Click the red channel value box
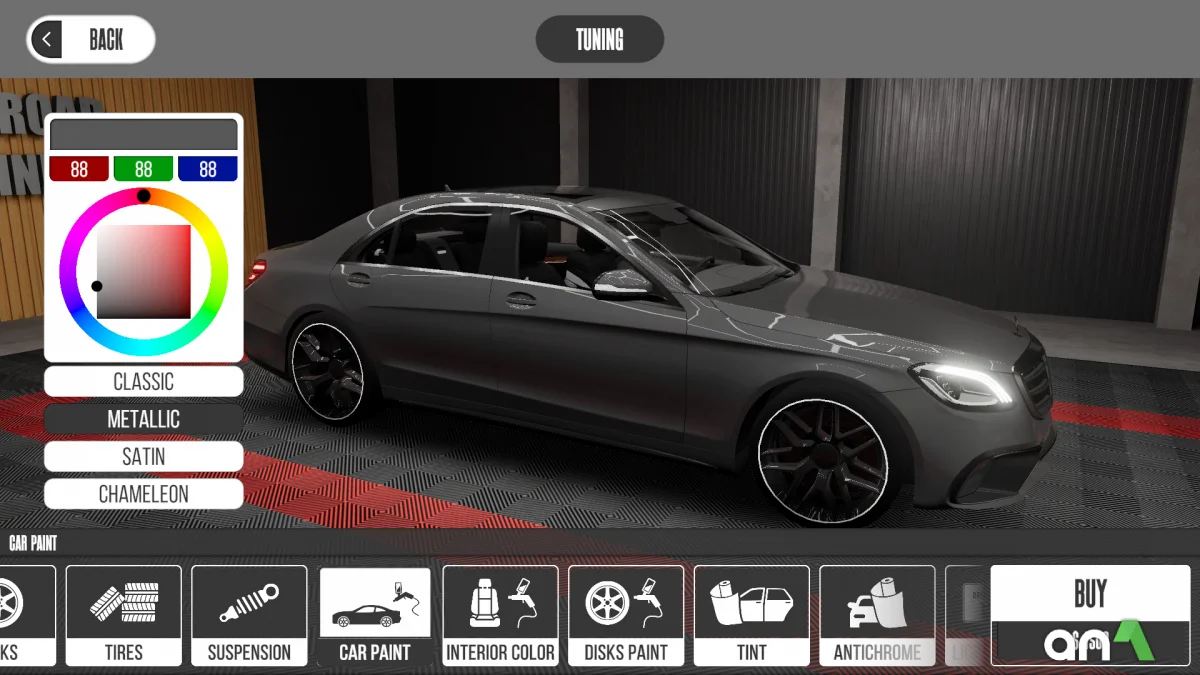Image resolution: width=1200 pixels, height=675 pixels. pos(79,169)
